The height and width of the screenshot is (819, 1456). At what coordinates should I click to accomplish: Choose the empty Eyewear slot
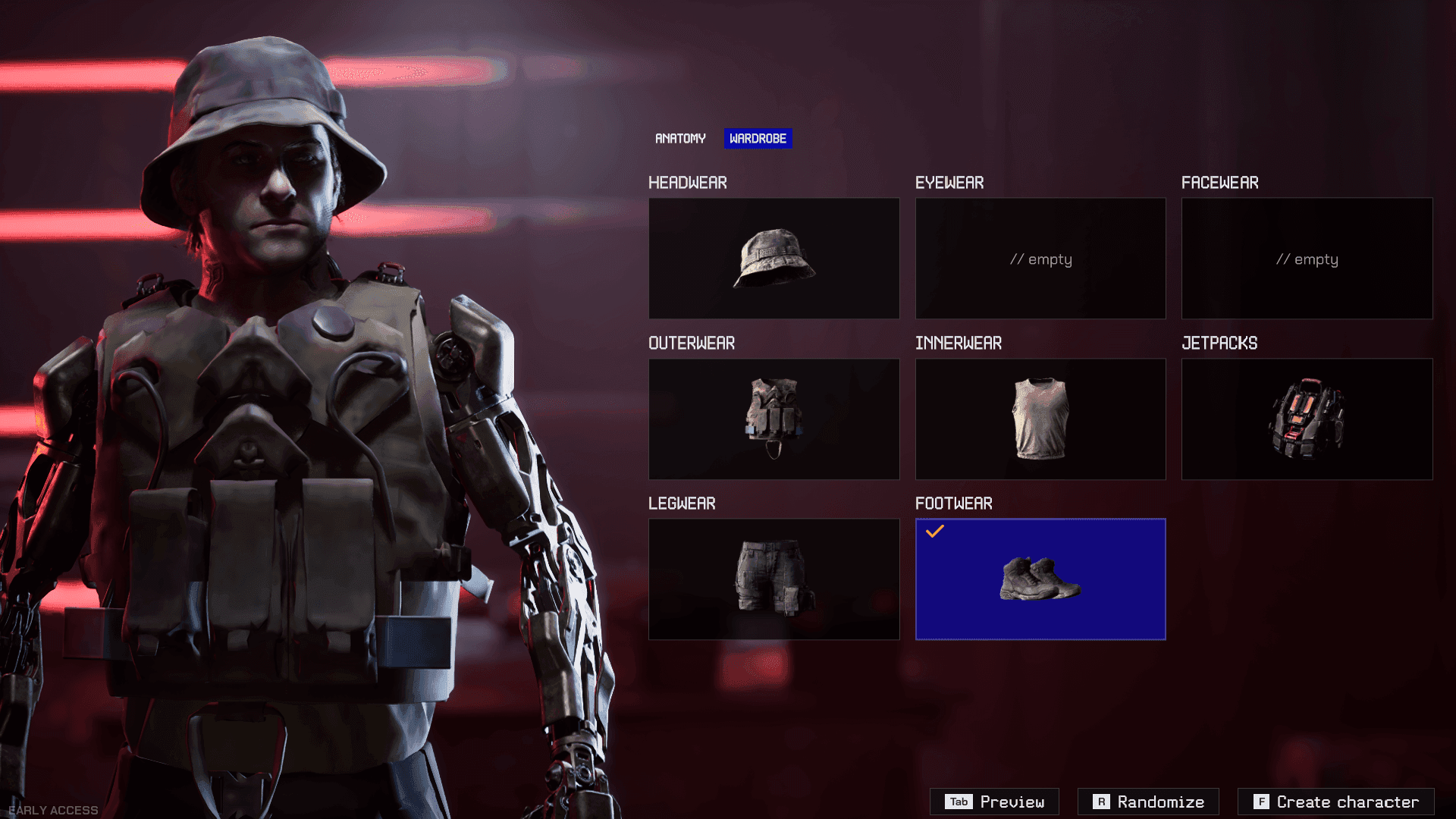[x=1040, y=259]
